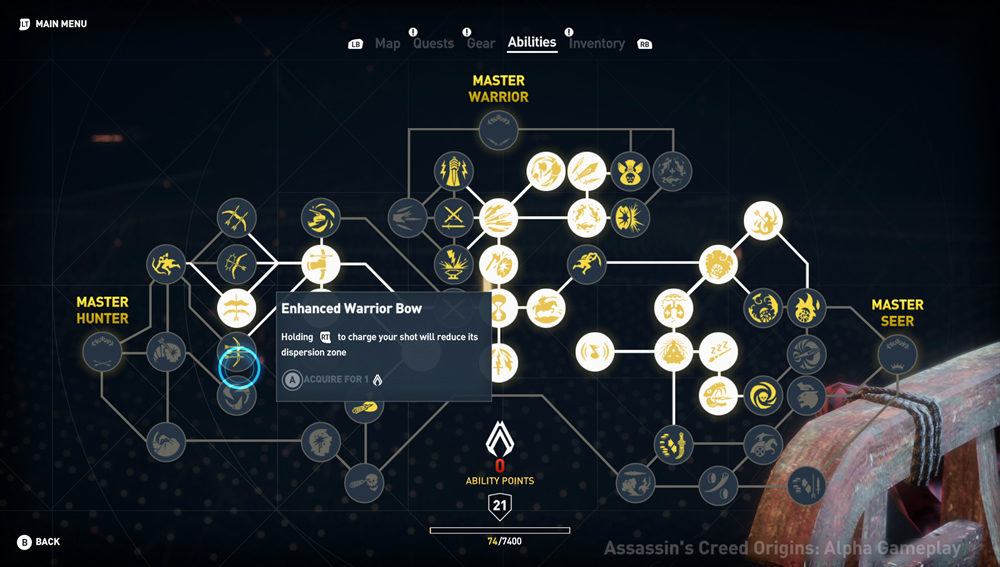Open the Main Menu
This screenshot has width=1000, height=567.
(x=53, y=24)
